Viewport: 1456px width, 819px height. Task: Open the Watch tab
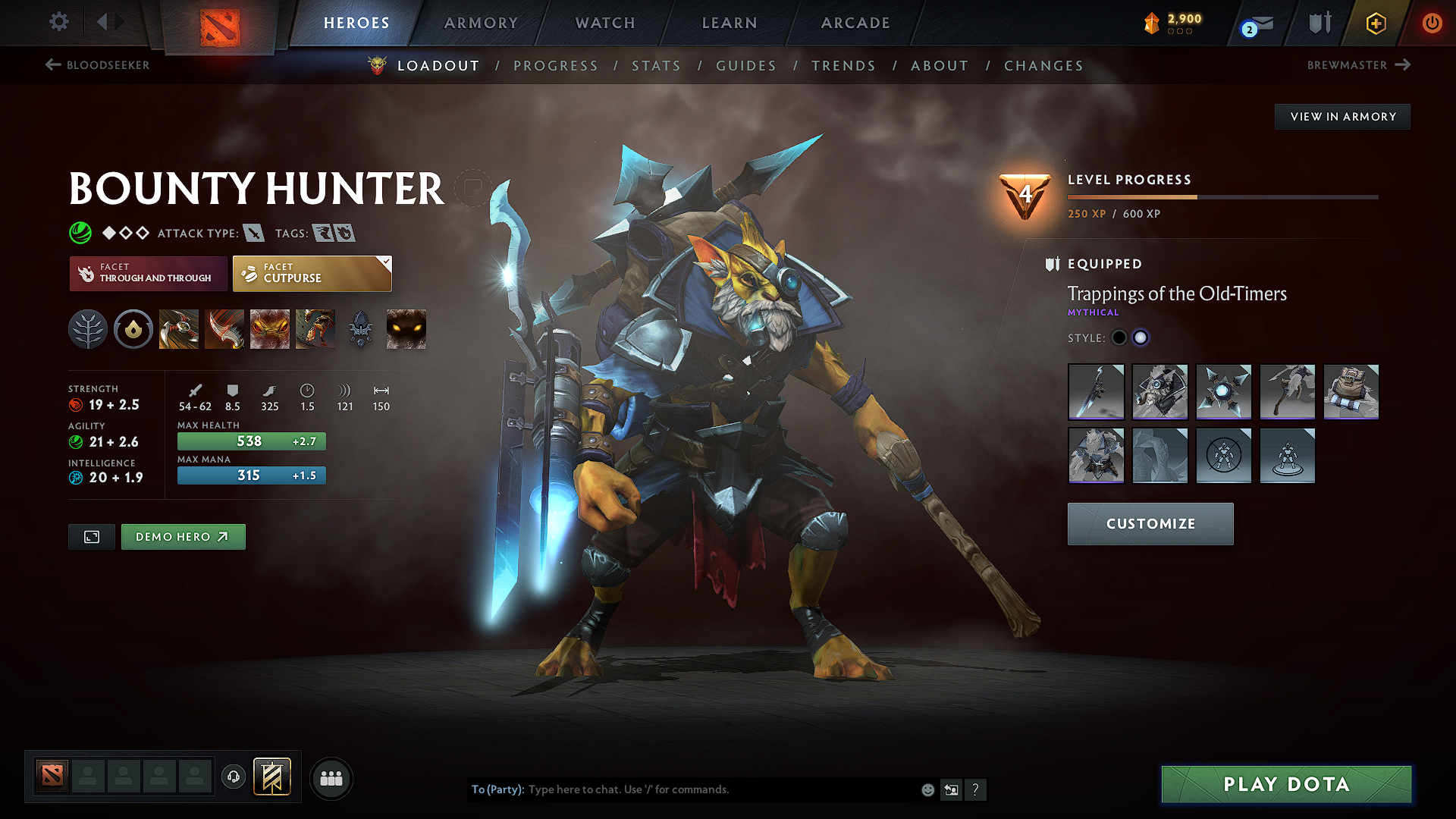605,23
